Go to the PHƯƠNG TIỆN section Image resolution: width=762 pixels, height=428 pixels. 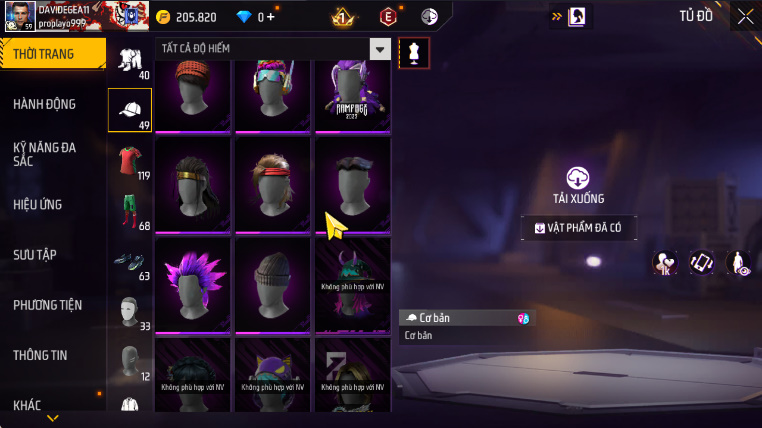click(x=48, y=305)
